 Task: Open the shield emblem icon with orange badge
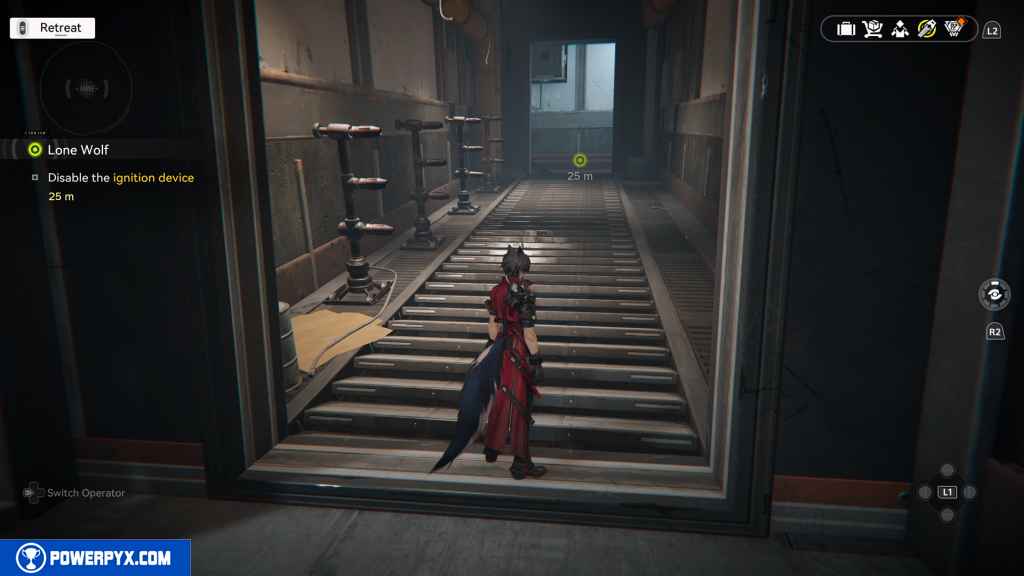tap(954, 28)
